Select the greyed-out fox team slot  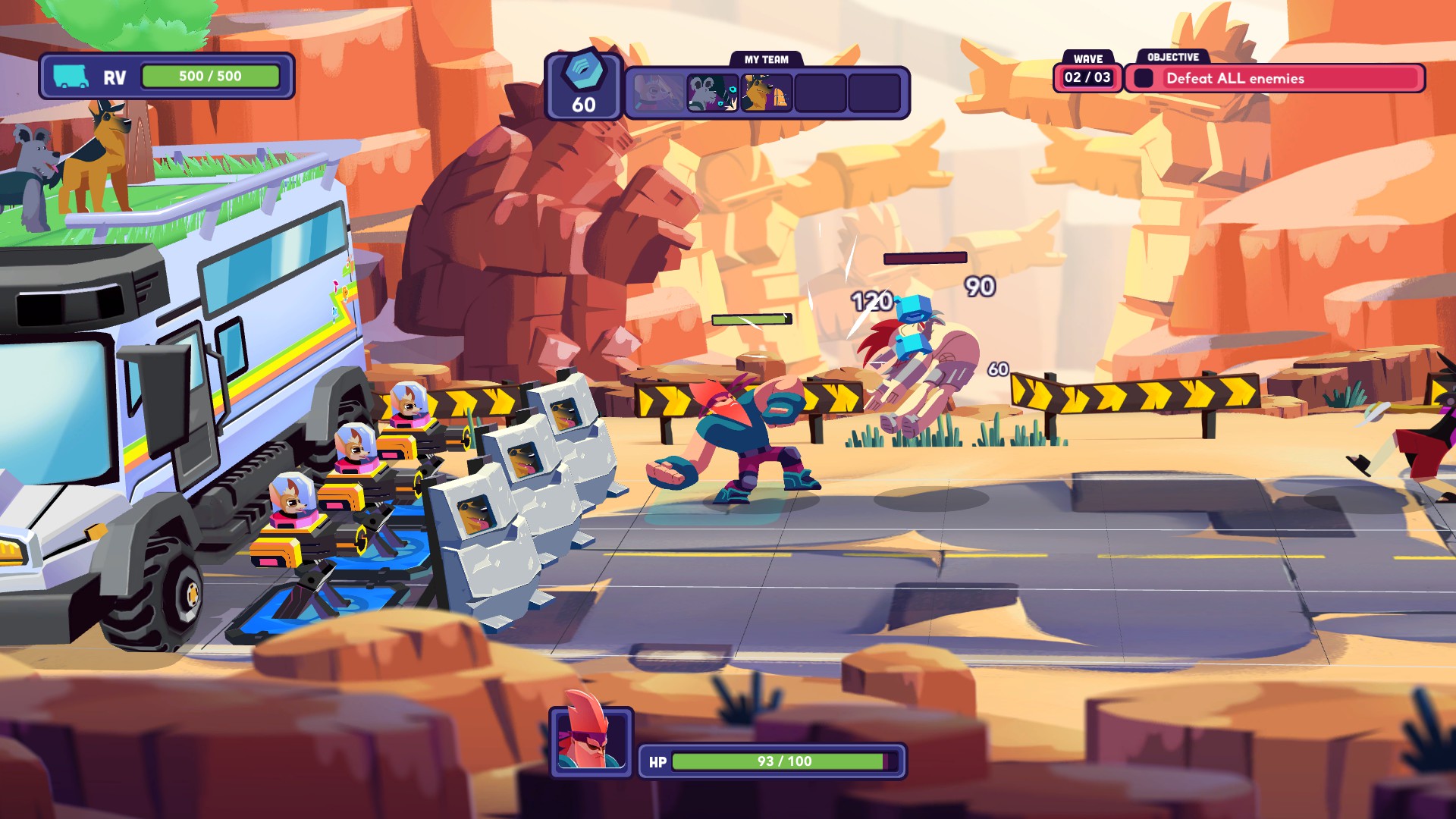[658, 93]
